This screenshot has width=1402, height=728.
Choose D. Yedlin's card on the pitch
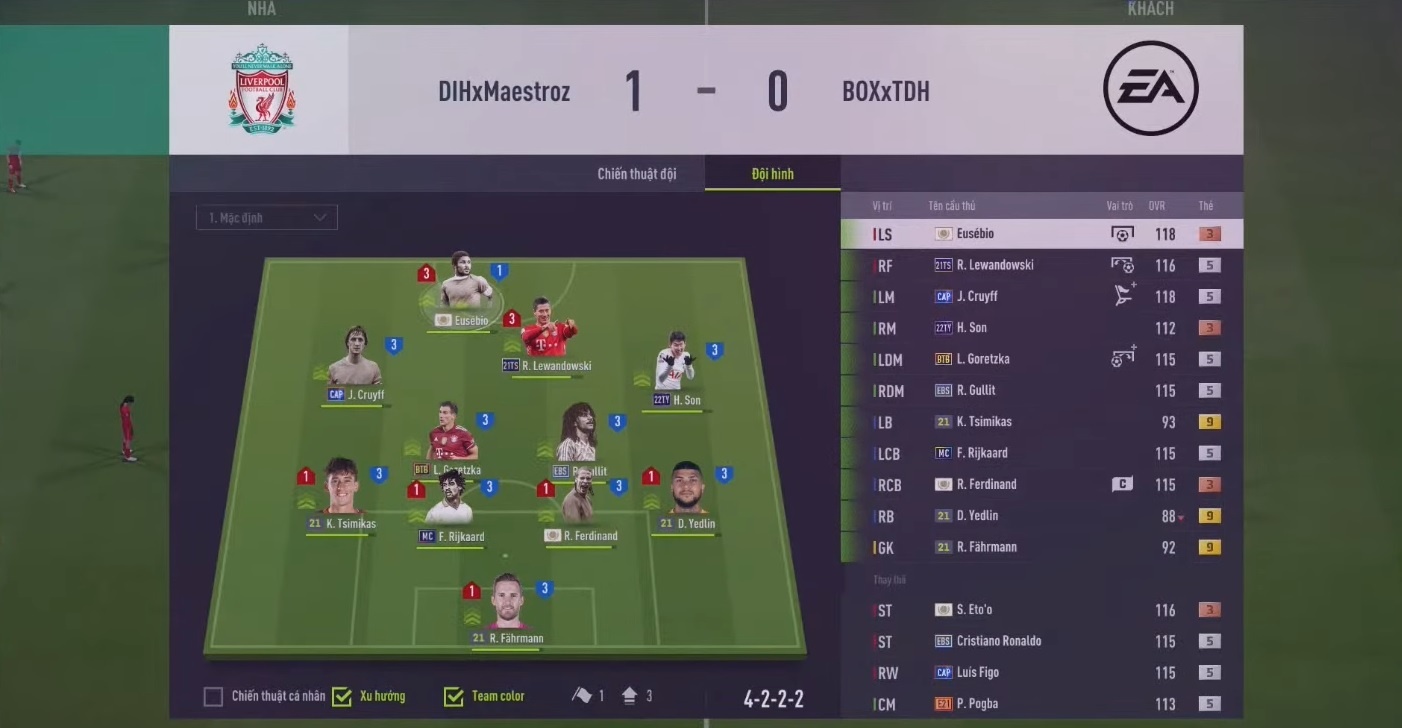point(687,492)
